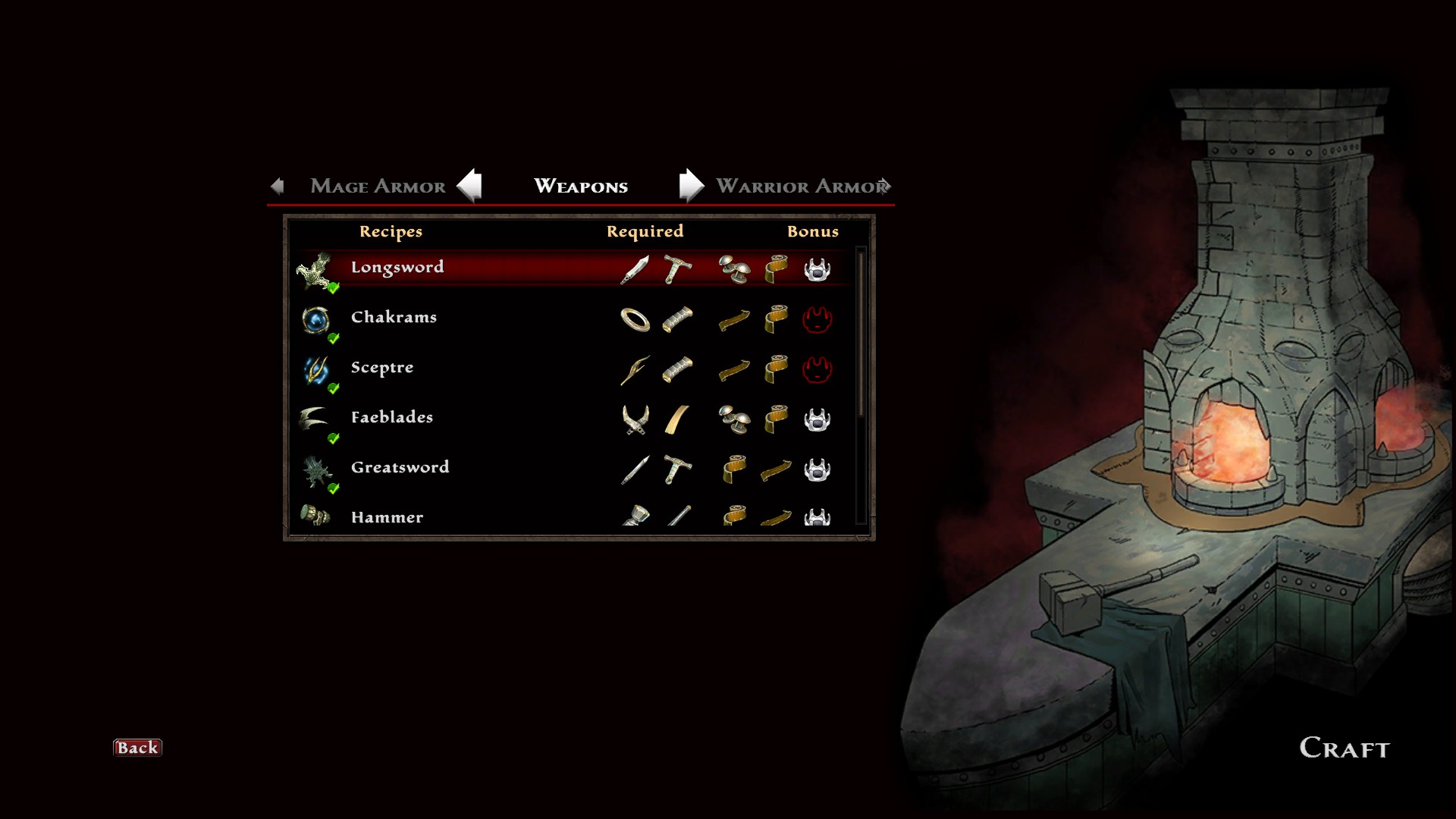Click the left arrow toward Mage Armor
Screen dimensions: 1456x819
pyautogui.click(x=471, y=185)
